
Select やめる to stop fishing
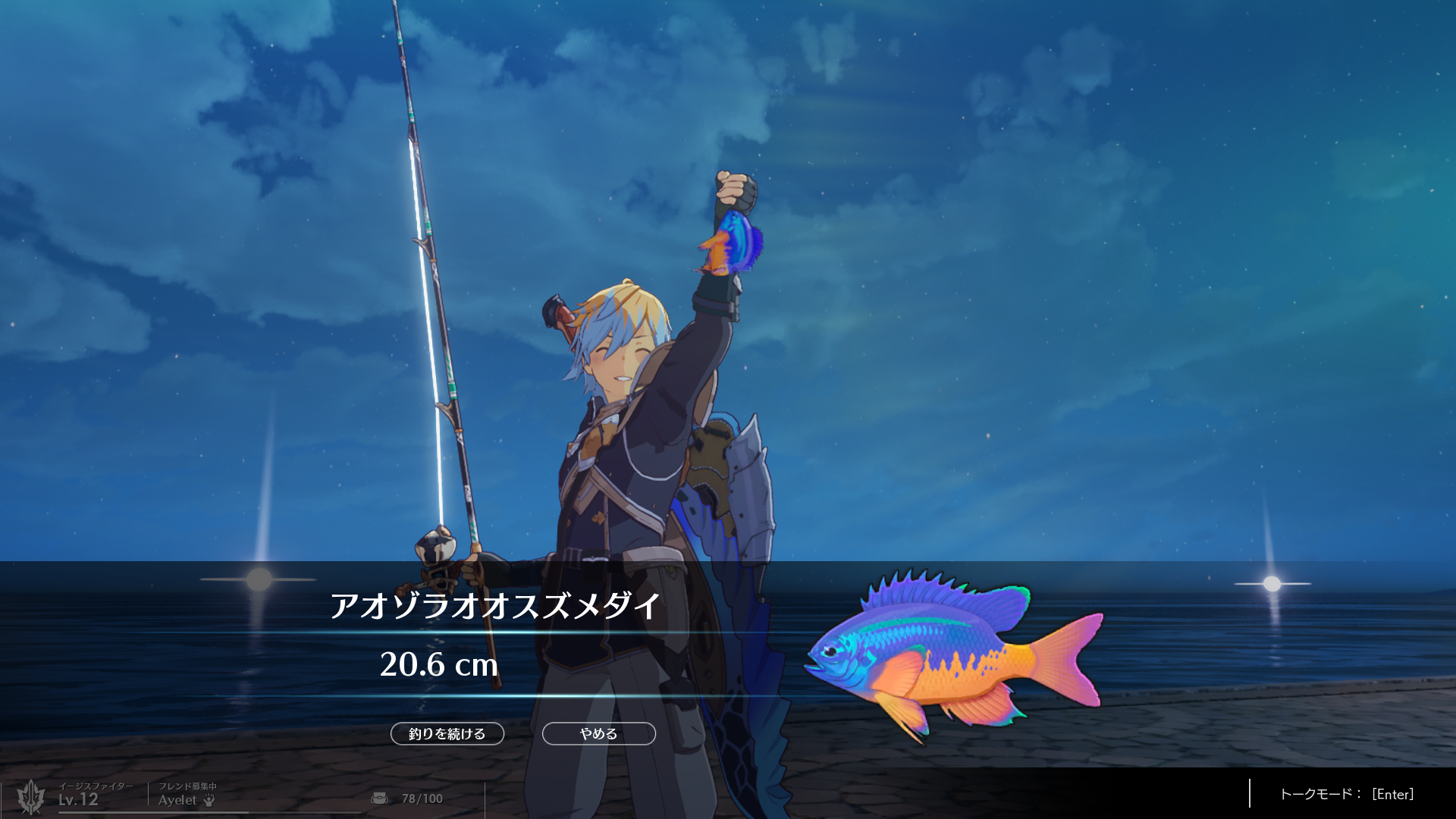click(x=598, y=733)
